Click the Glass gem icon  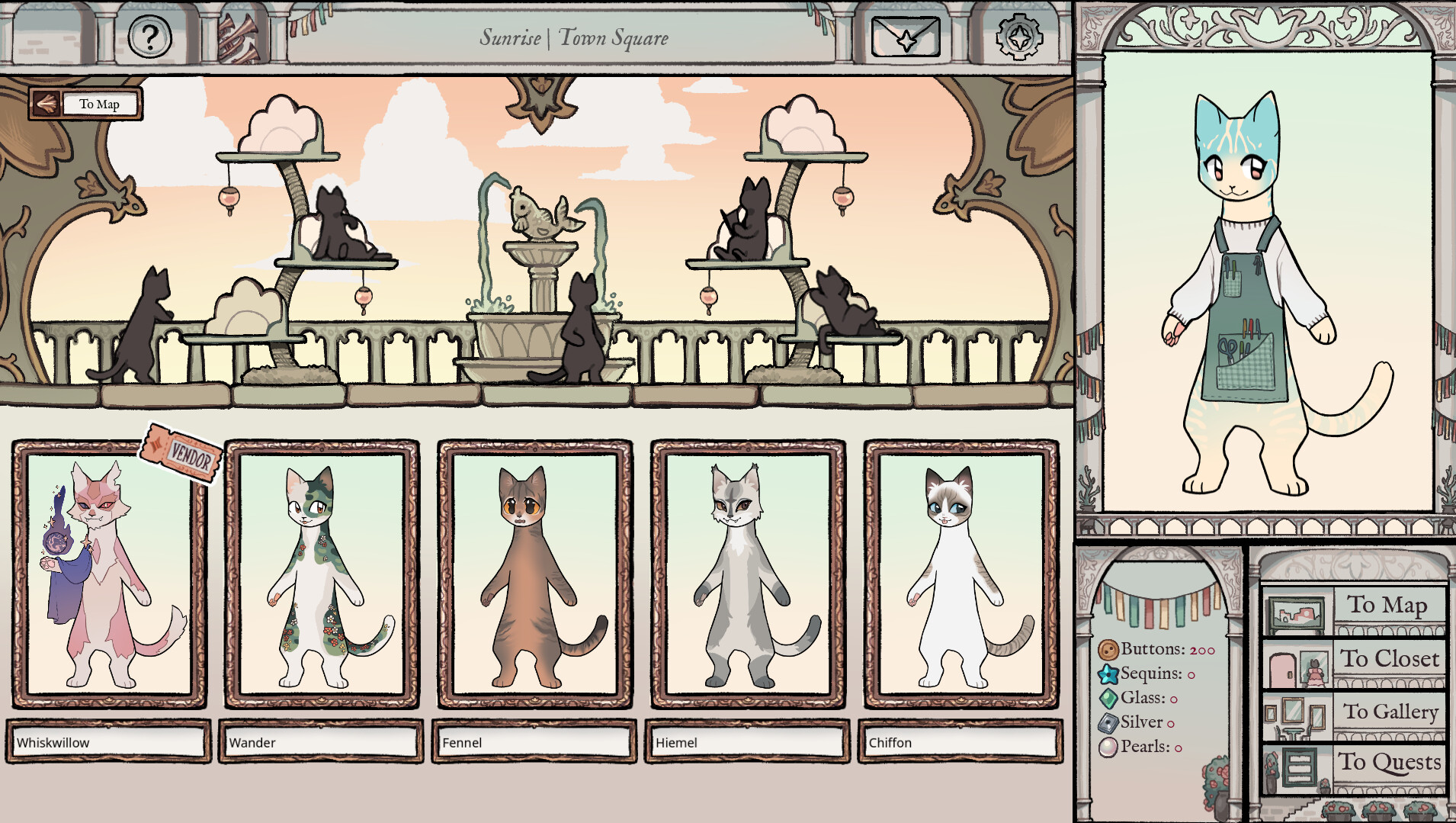tap(1107, 698)
